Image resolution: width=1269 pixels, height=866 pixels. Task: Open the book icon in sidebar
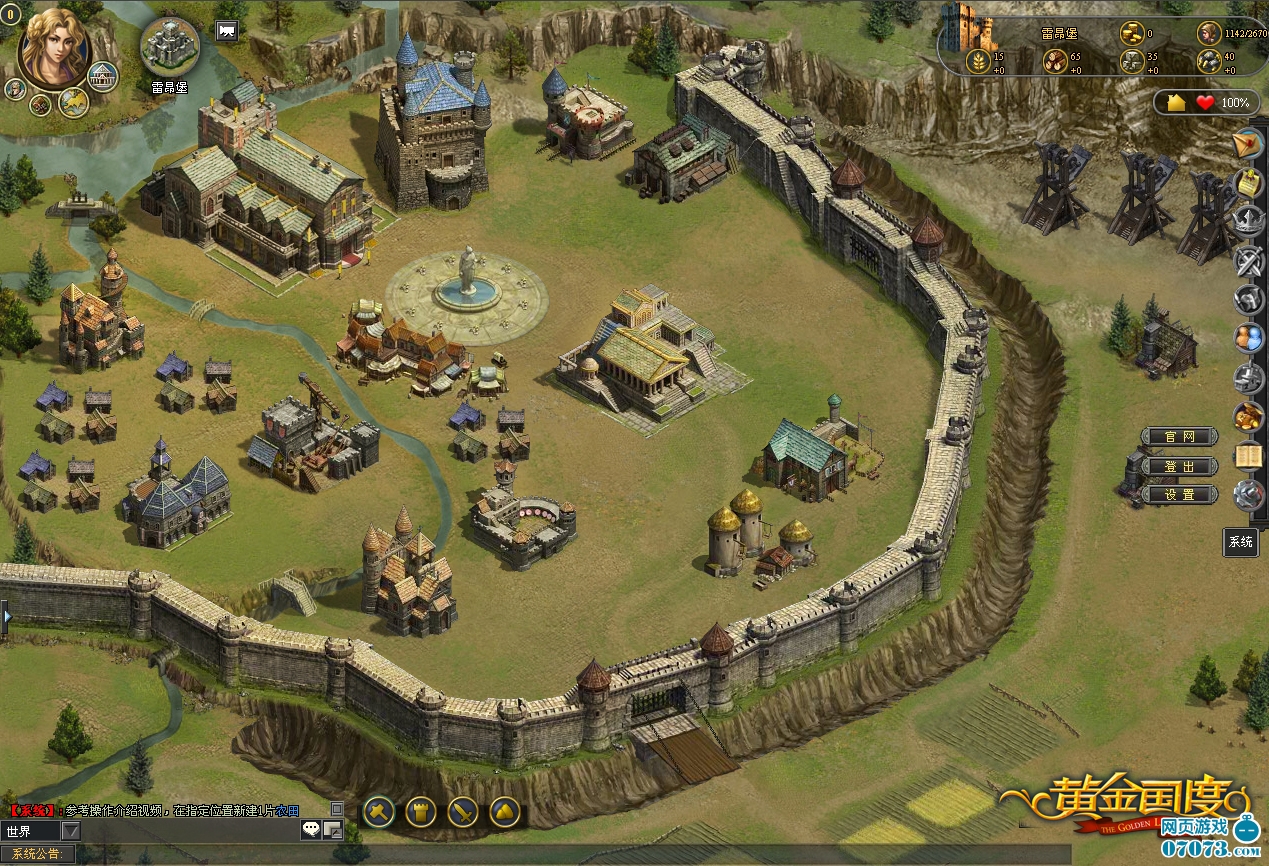(x=1248, y=456)
